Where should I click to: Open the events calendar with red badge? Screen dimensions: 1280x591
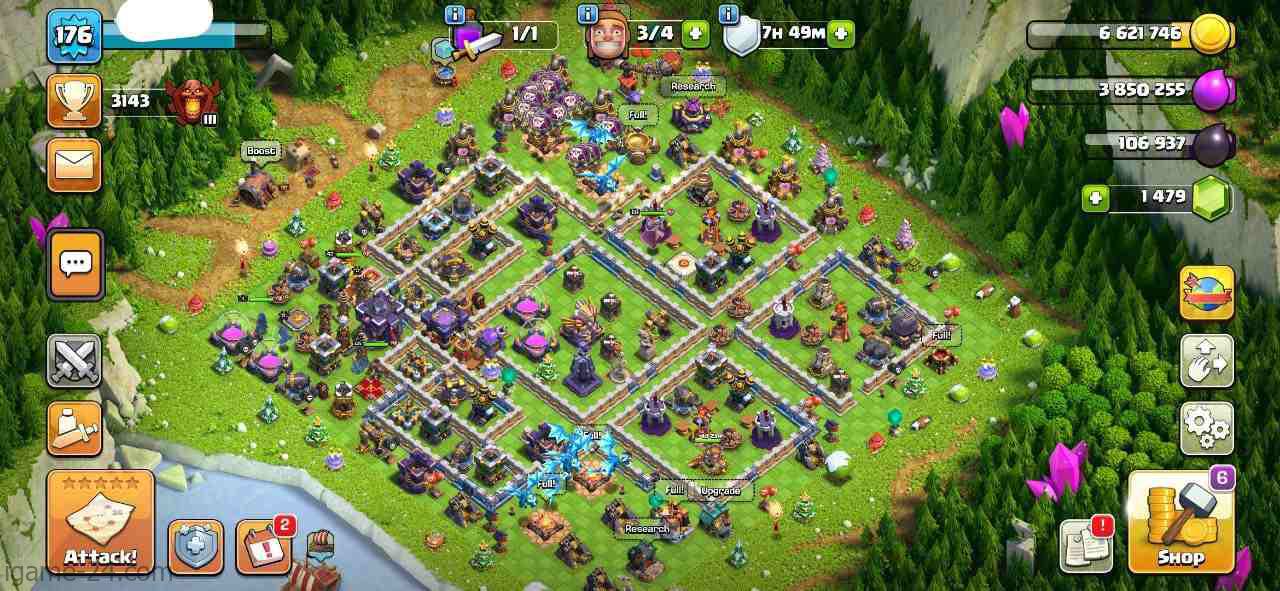[263, 546]
